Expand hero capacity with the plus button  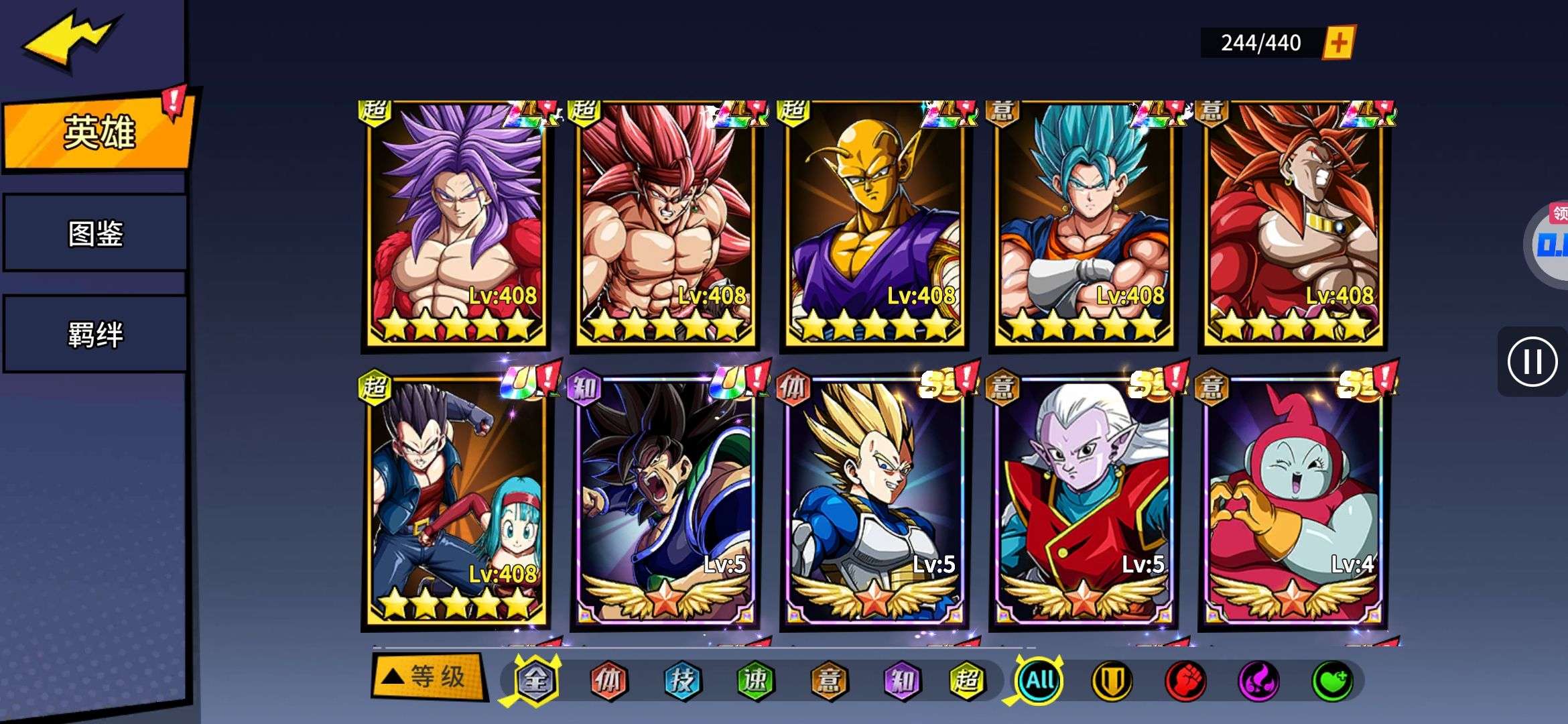tap(1338, 43)
